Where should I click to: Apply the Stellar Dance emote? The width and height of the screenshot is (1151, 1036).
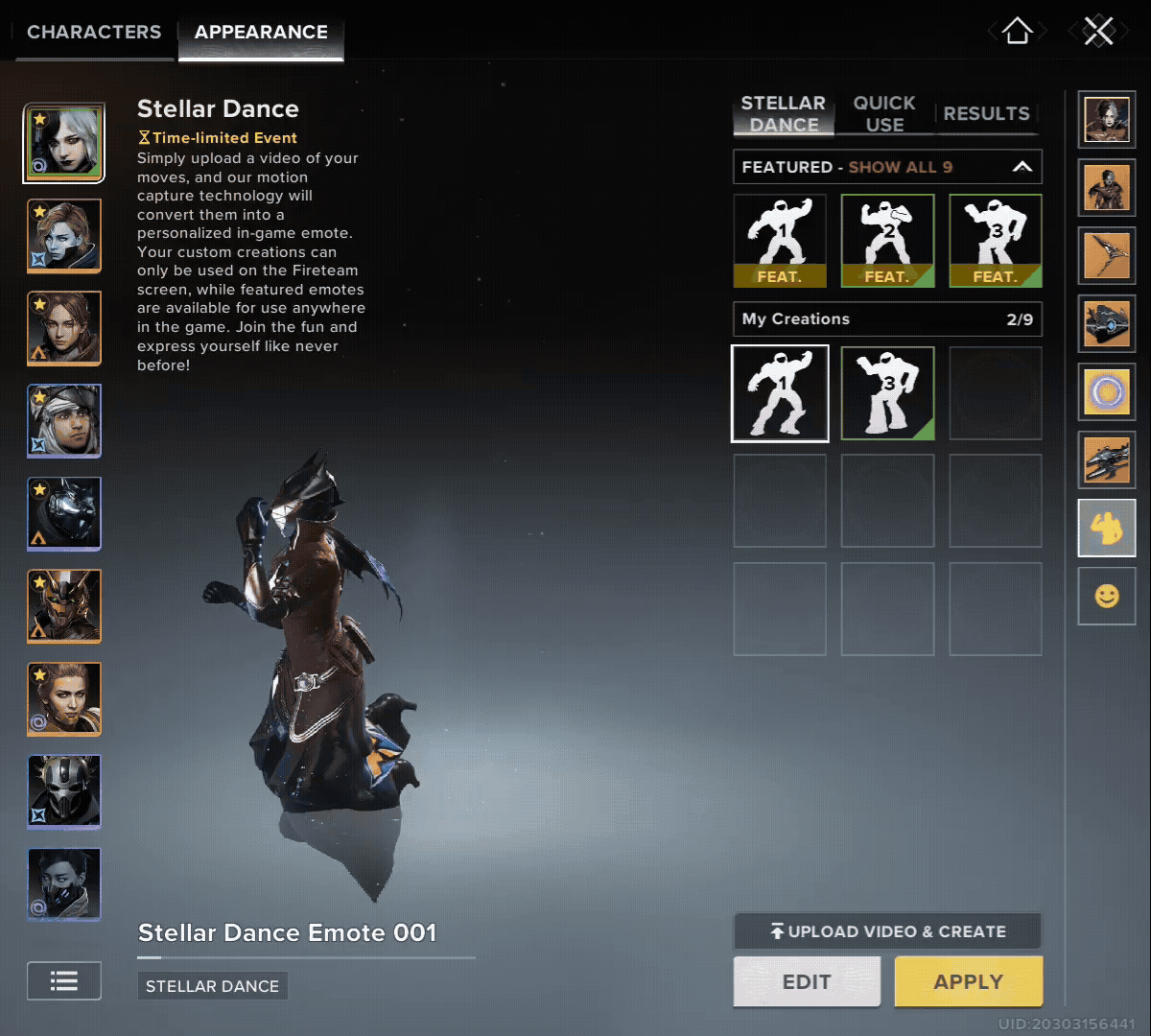[968, 981]
